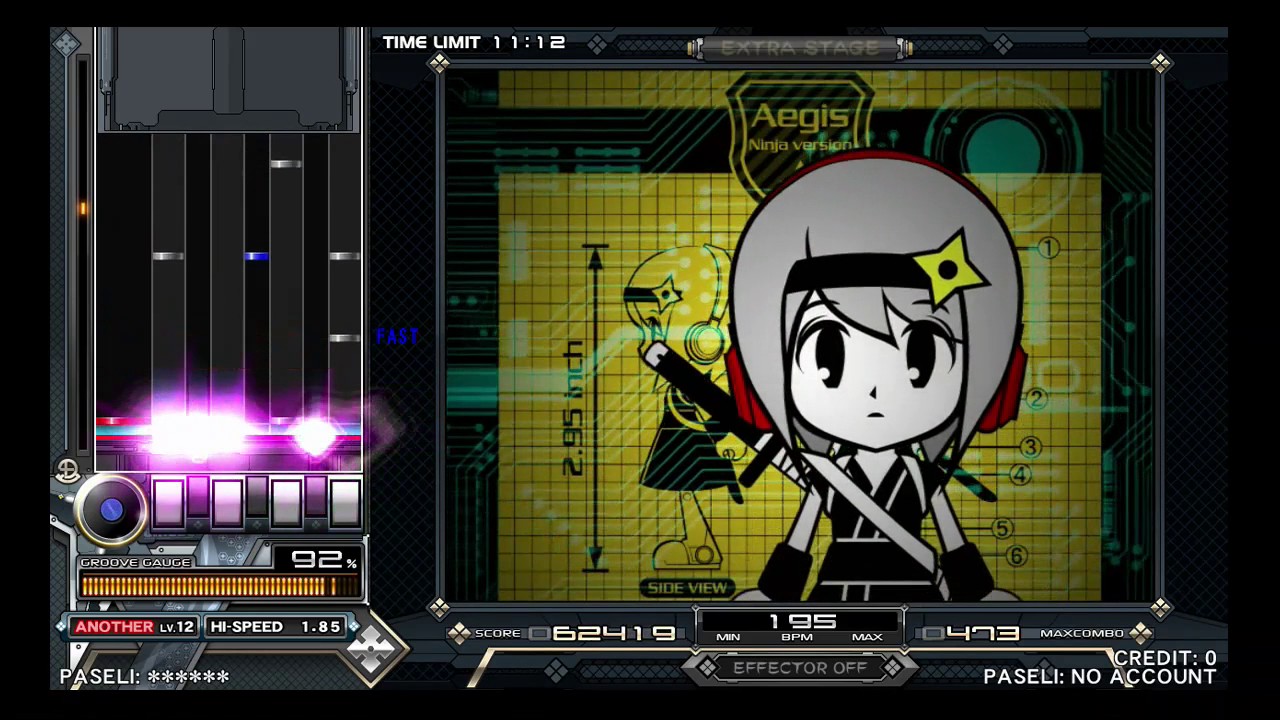Click the diamond icon next to the SCORE label
Viewport: 1280px width, 720px height.
(x=458, y=633)
